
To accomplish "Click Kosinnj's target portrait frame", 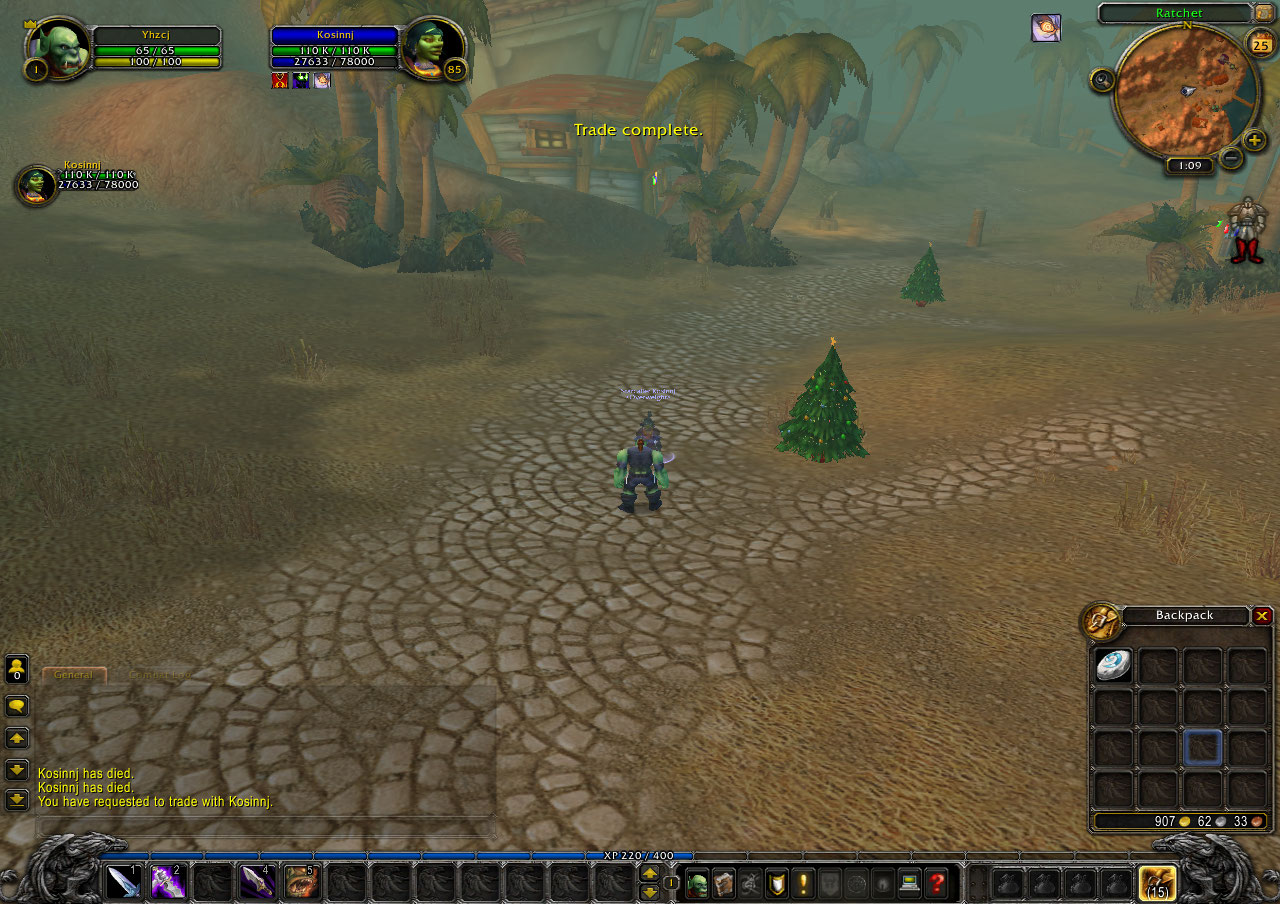I will point(433,48).
